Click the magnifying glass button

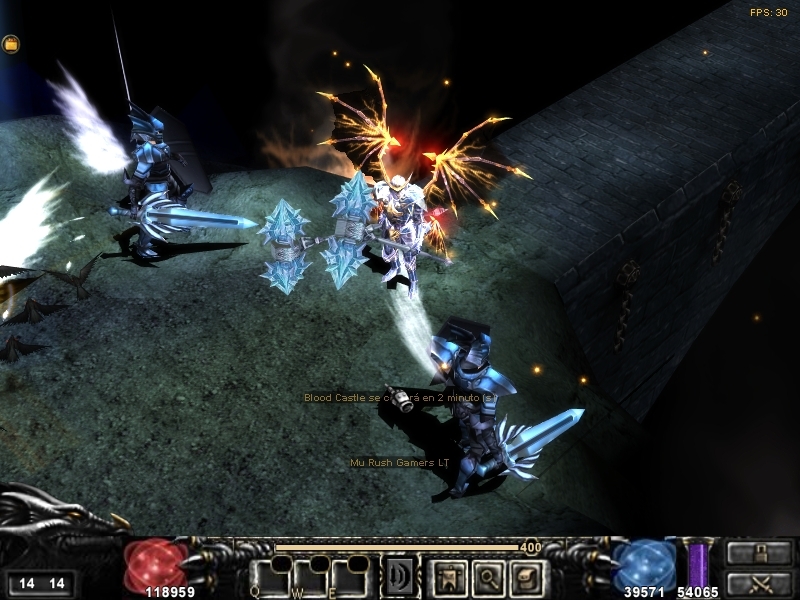[x=486, y=576]
